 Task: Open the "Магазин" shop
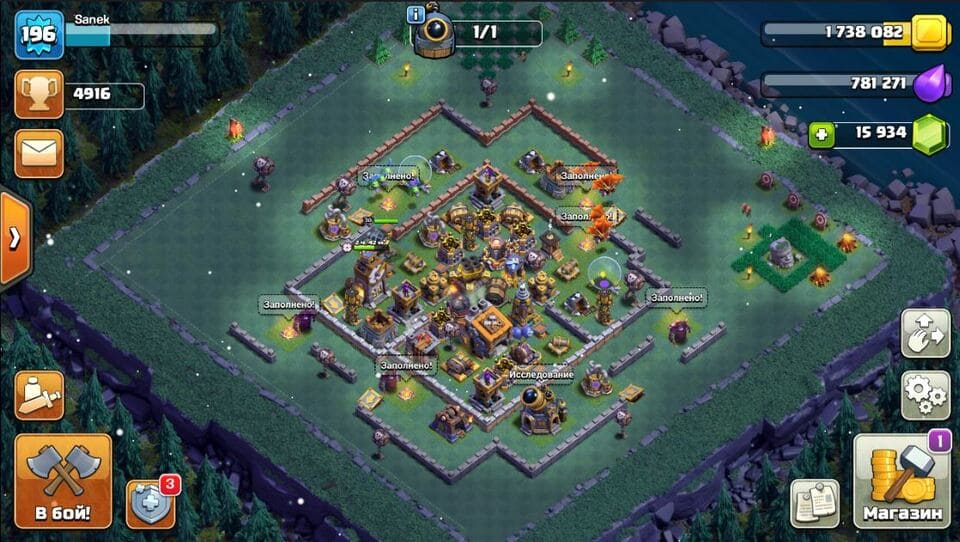[901, 482]
